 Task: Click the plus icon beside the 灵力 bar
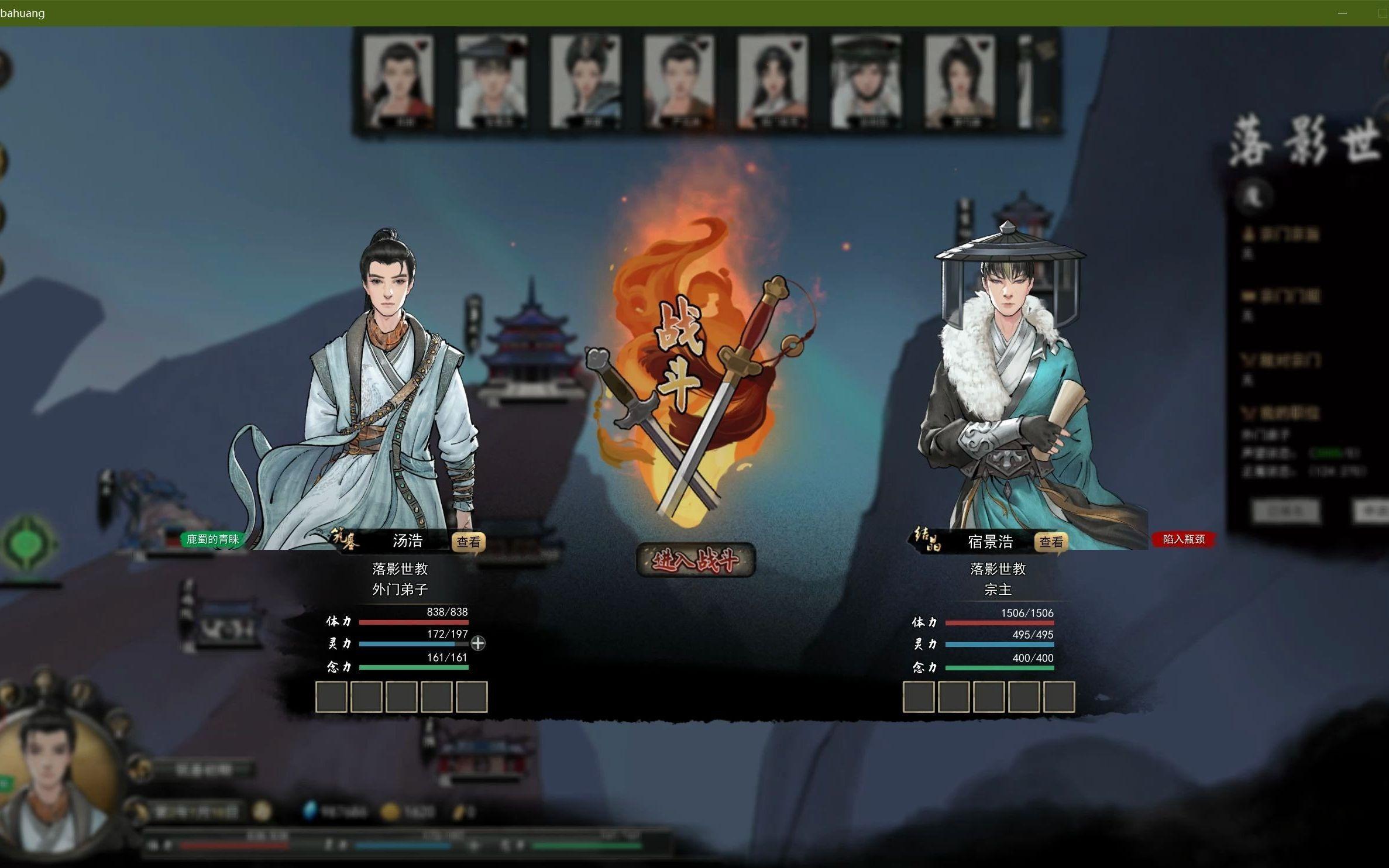point(478,643)
